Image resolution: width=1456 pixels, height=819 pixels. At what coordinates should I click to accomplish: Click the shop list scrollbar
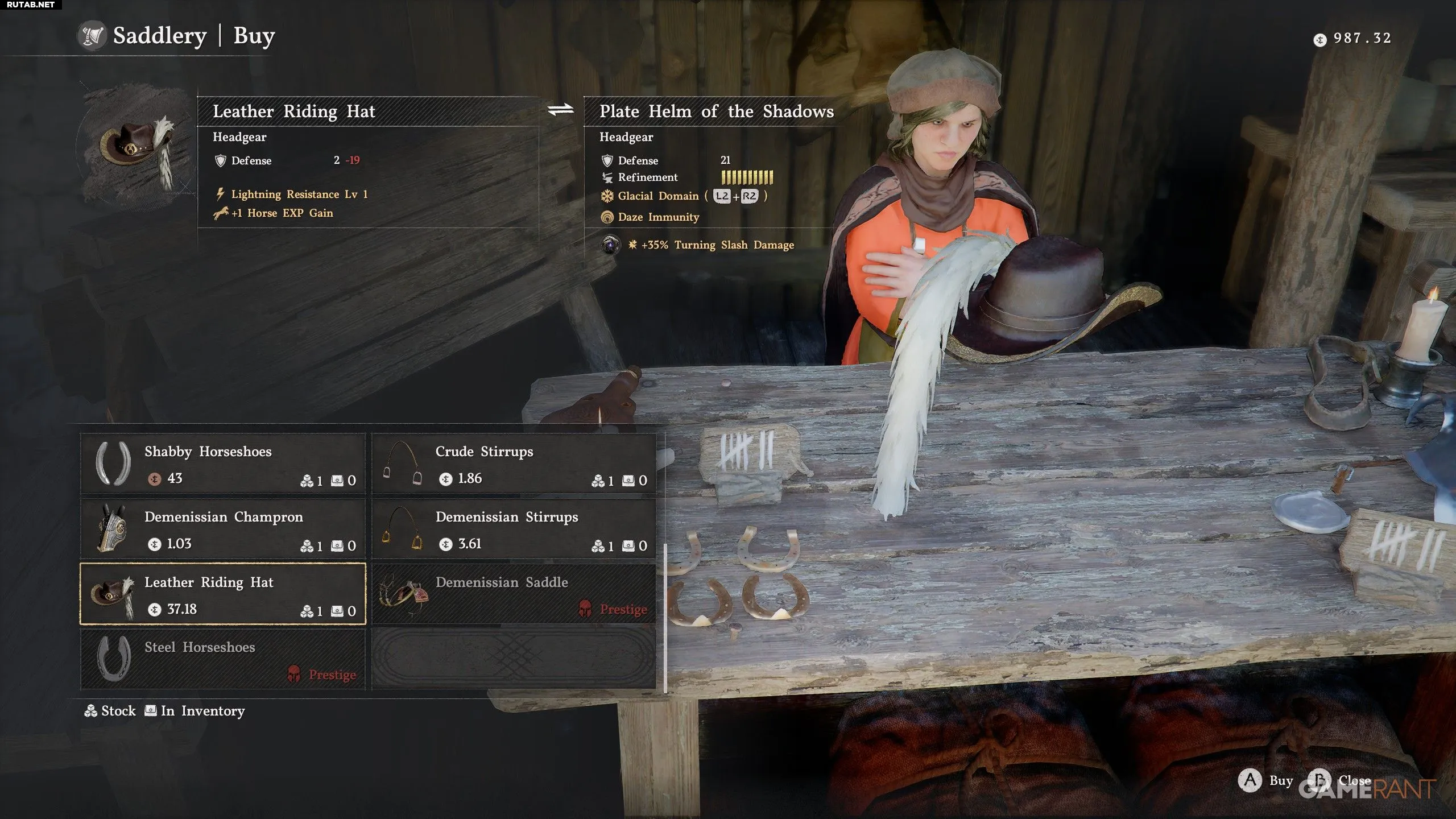click(665, 617)
